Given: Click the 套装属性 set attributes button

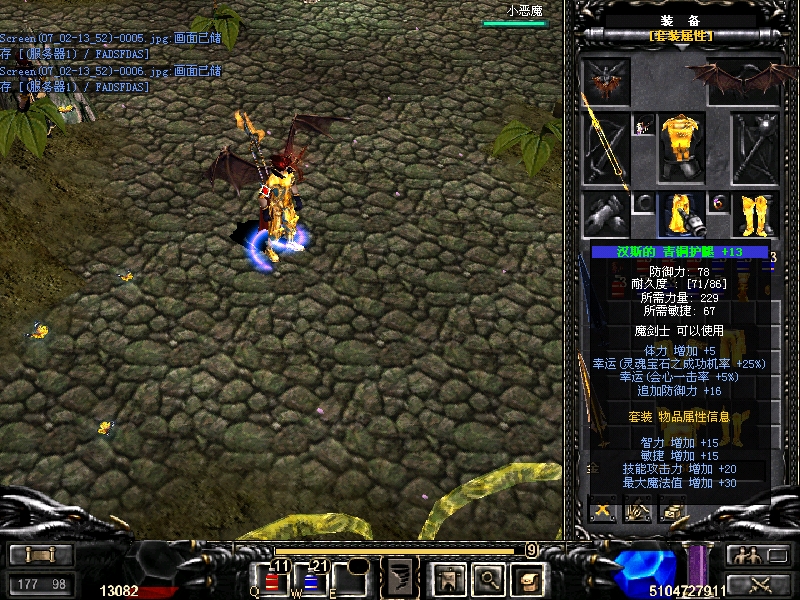Looking at the screenshot, I should coord(681,36).
